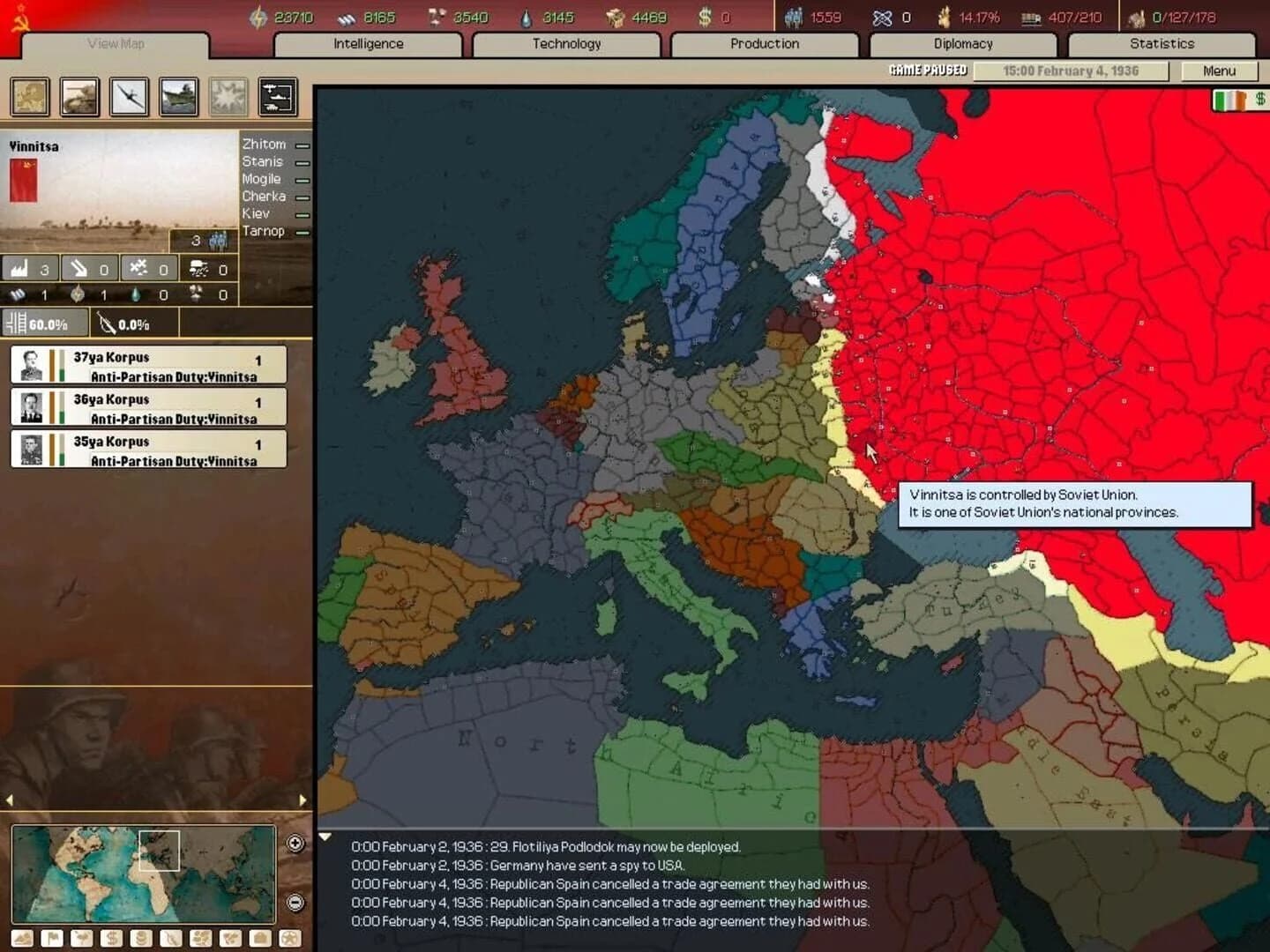This screenshot has width=1270, height=952.
Task: Open the deployment queue icon
Action: 279,97
